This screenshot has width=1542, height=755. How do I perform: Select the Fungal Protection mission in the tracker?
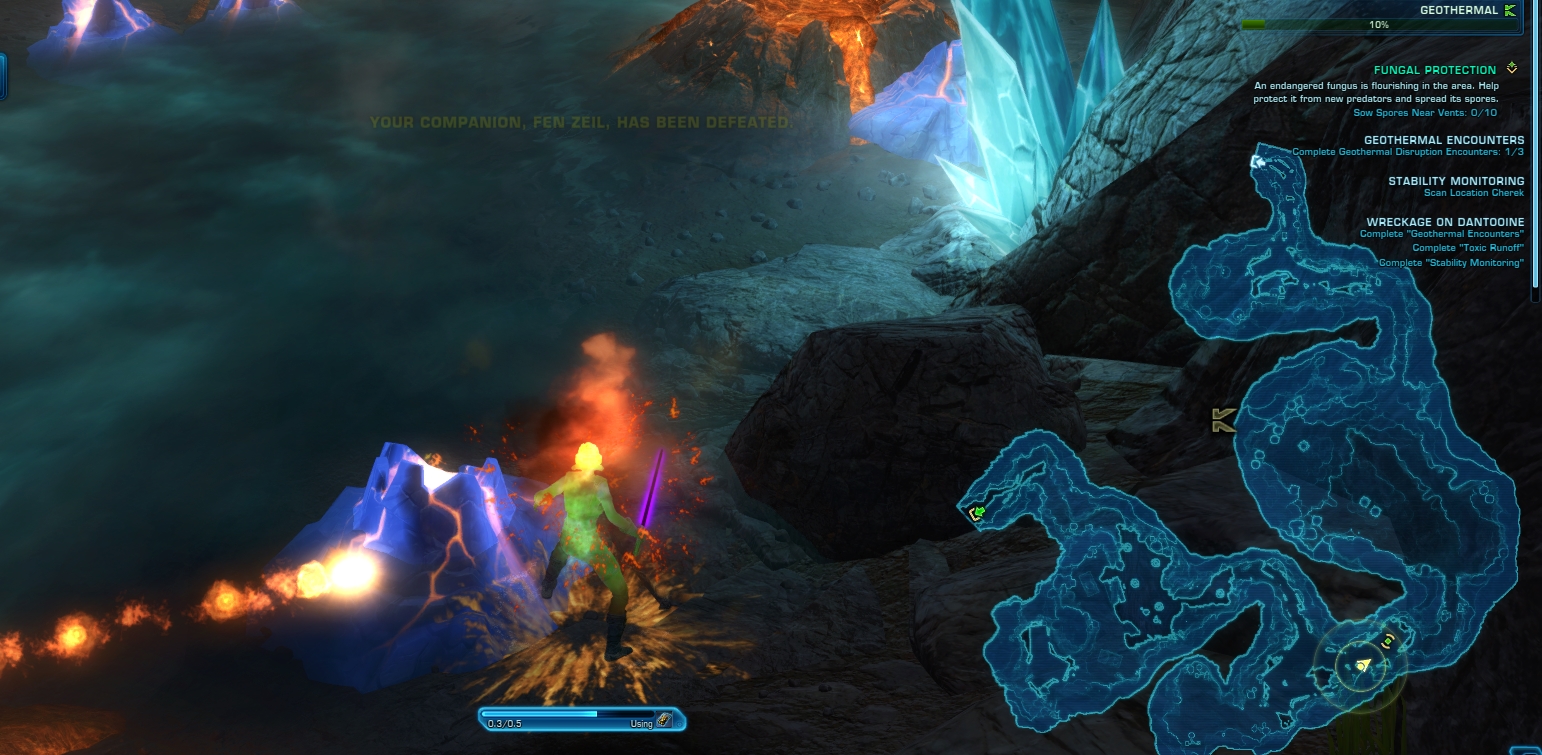tap(1434, 70)
